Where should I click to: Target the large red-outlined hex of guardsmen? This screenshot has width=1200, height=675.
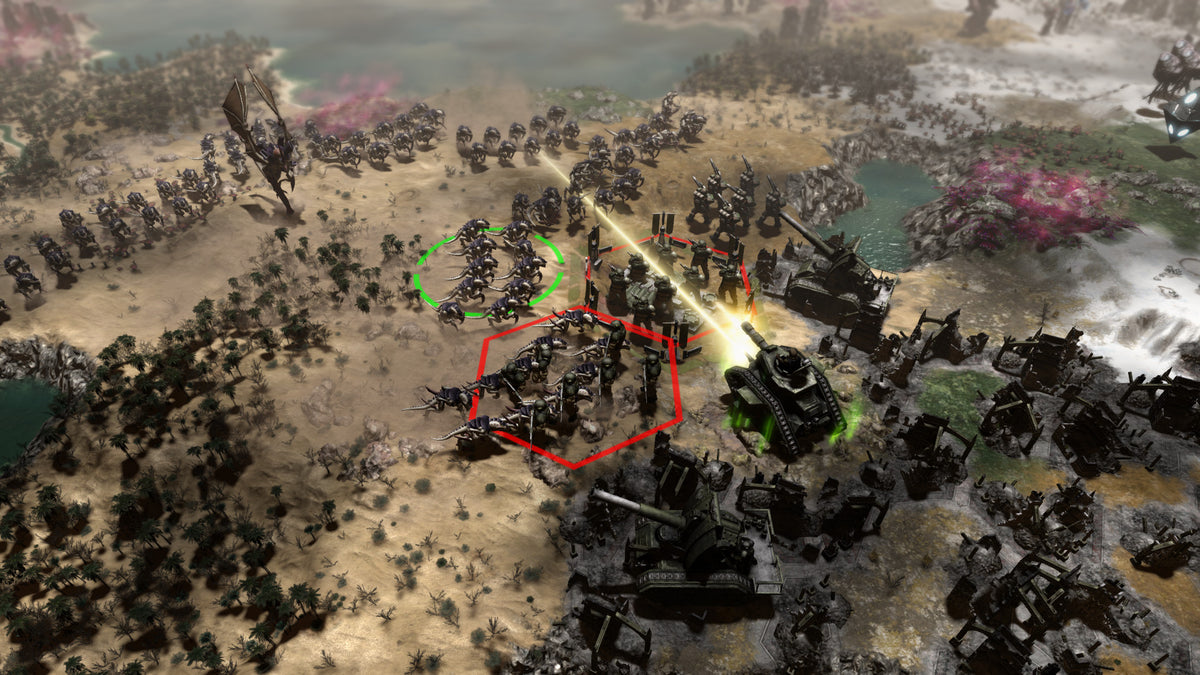click(x=578, y=385)
